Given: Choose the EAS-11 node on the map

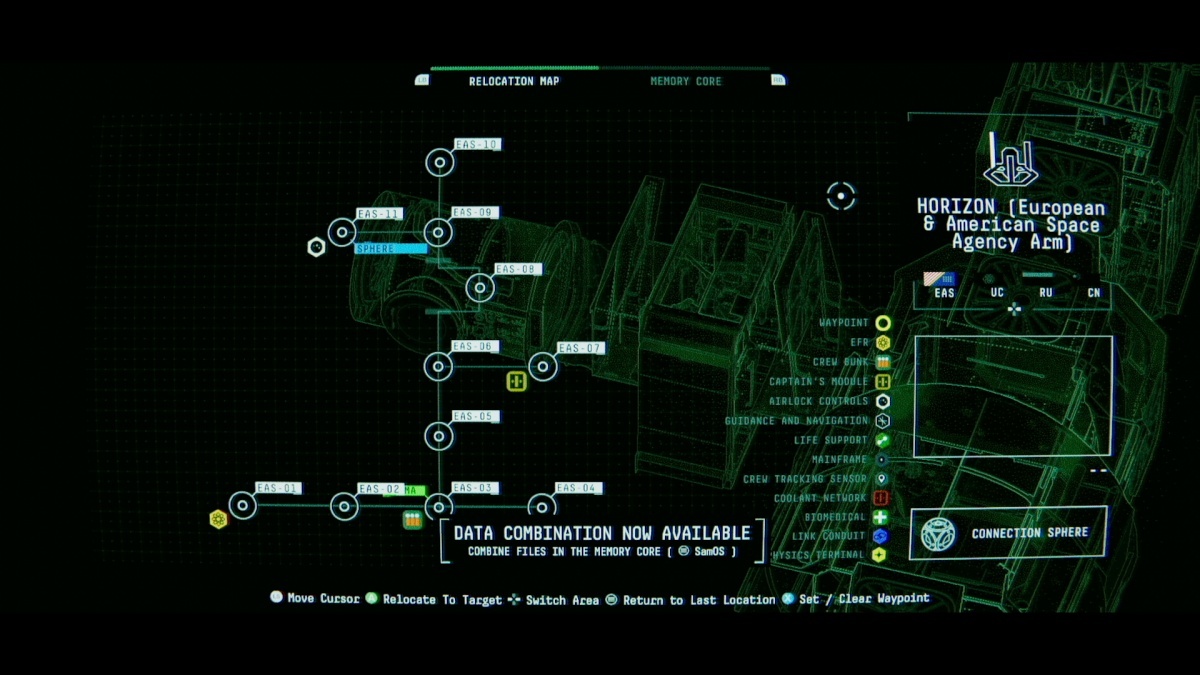Looking at the screenshot, I should pos(342,232).
